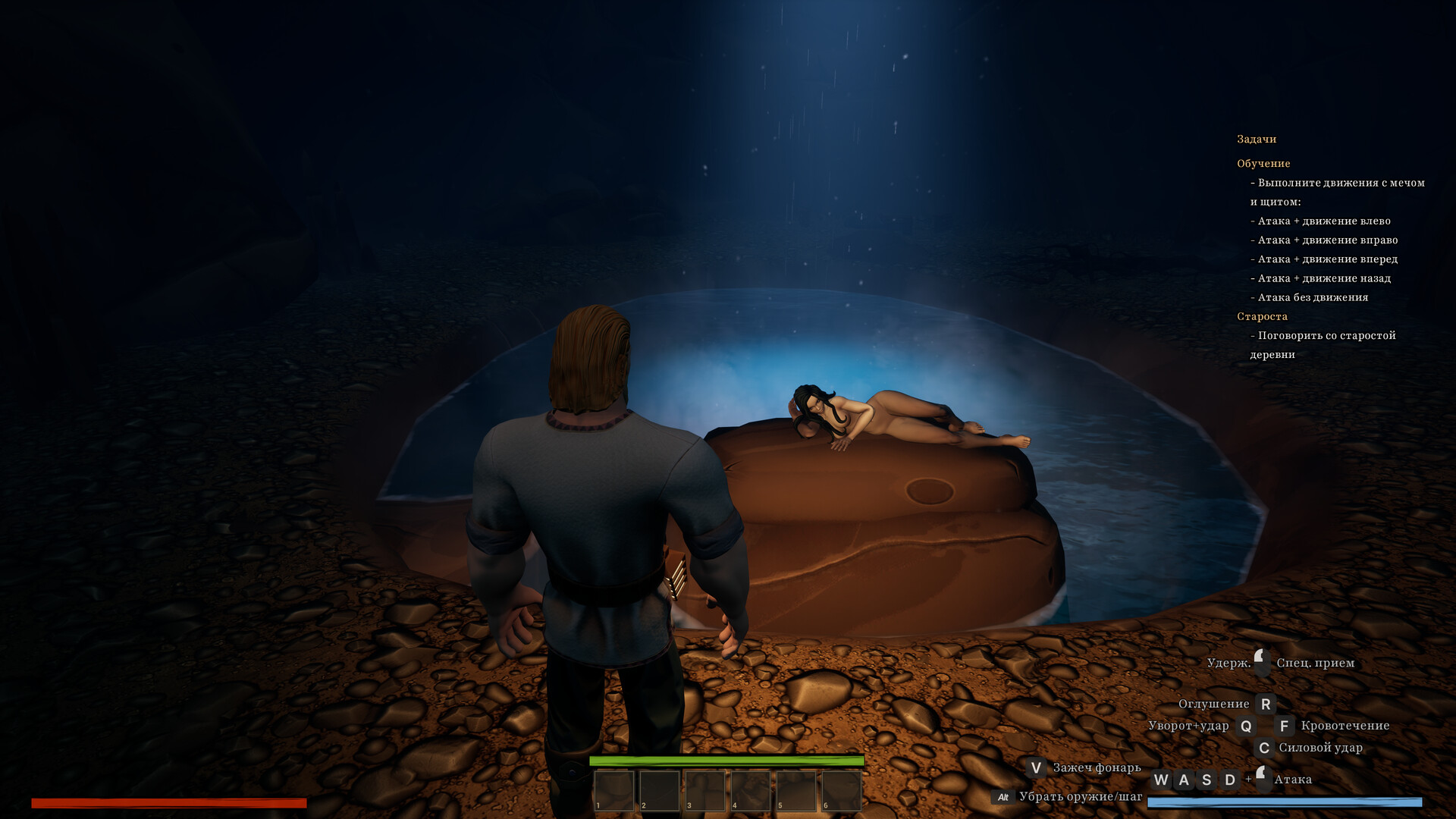
Task: Click the Alt key icon for Убрать оружие
Action: coord(1003,796)
